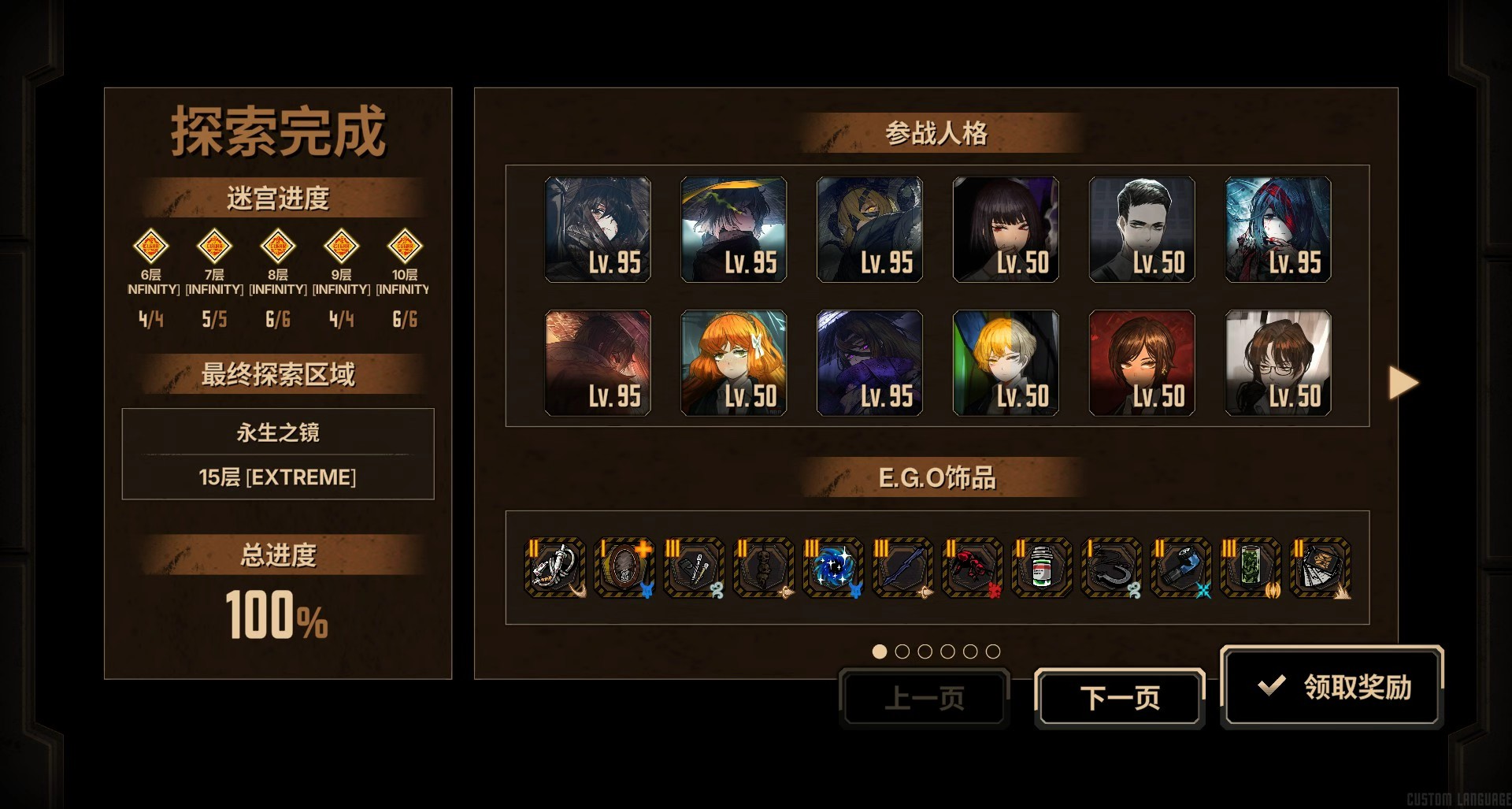Jump to the second page indicator dot
Image resolution: width=1512 pixels, height=809 pixels.
tap(902, 651)
